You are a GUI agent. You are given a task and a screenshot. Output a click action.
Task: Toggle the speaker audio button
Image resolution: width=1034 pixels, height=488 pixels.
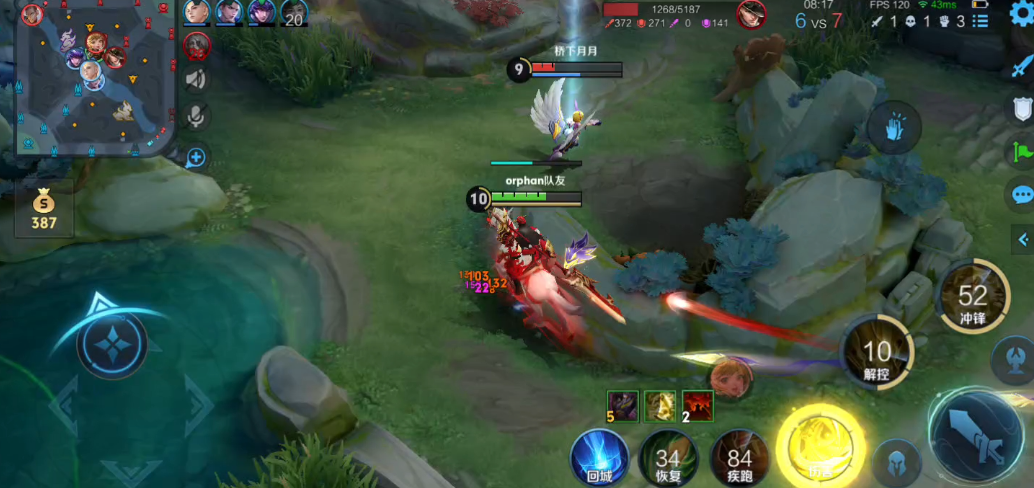pyautogui.click(x=196, y=80)
